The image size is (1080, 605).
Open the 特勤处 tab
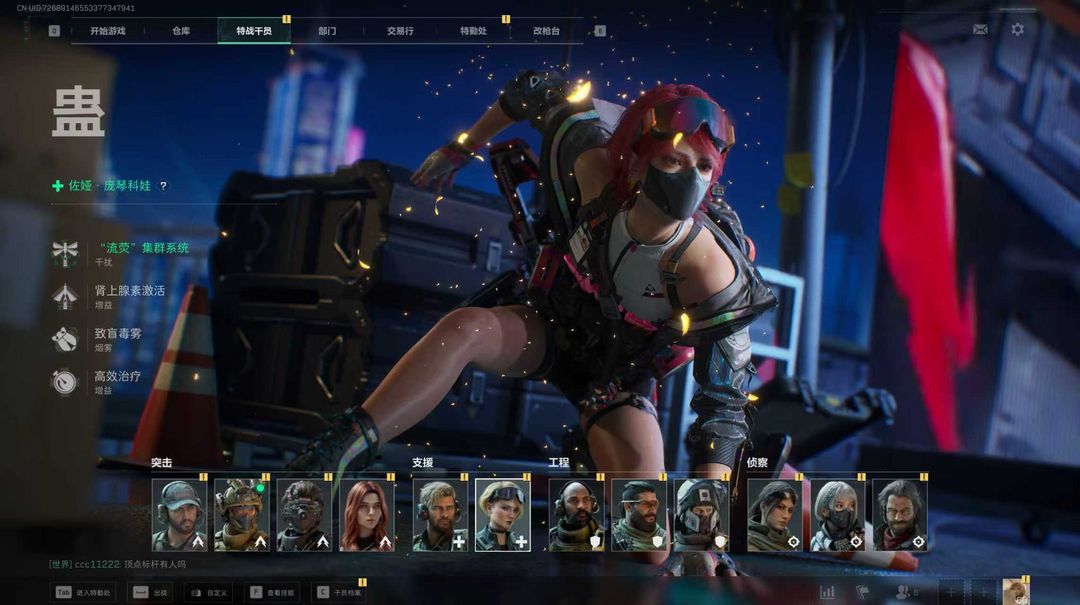473,31
